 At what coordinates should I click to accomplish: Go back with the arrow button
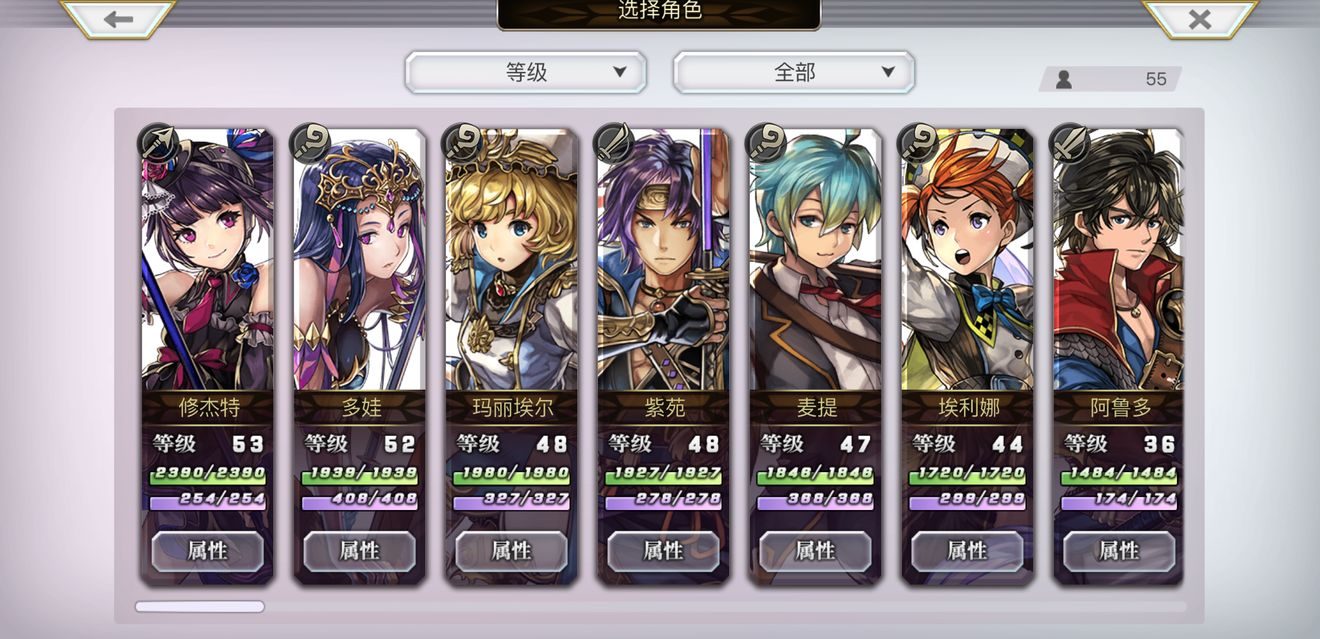coord(118,19)
